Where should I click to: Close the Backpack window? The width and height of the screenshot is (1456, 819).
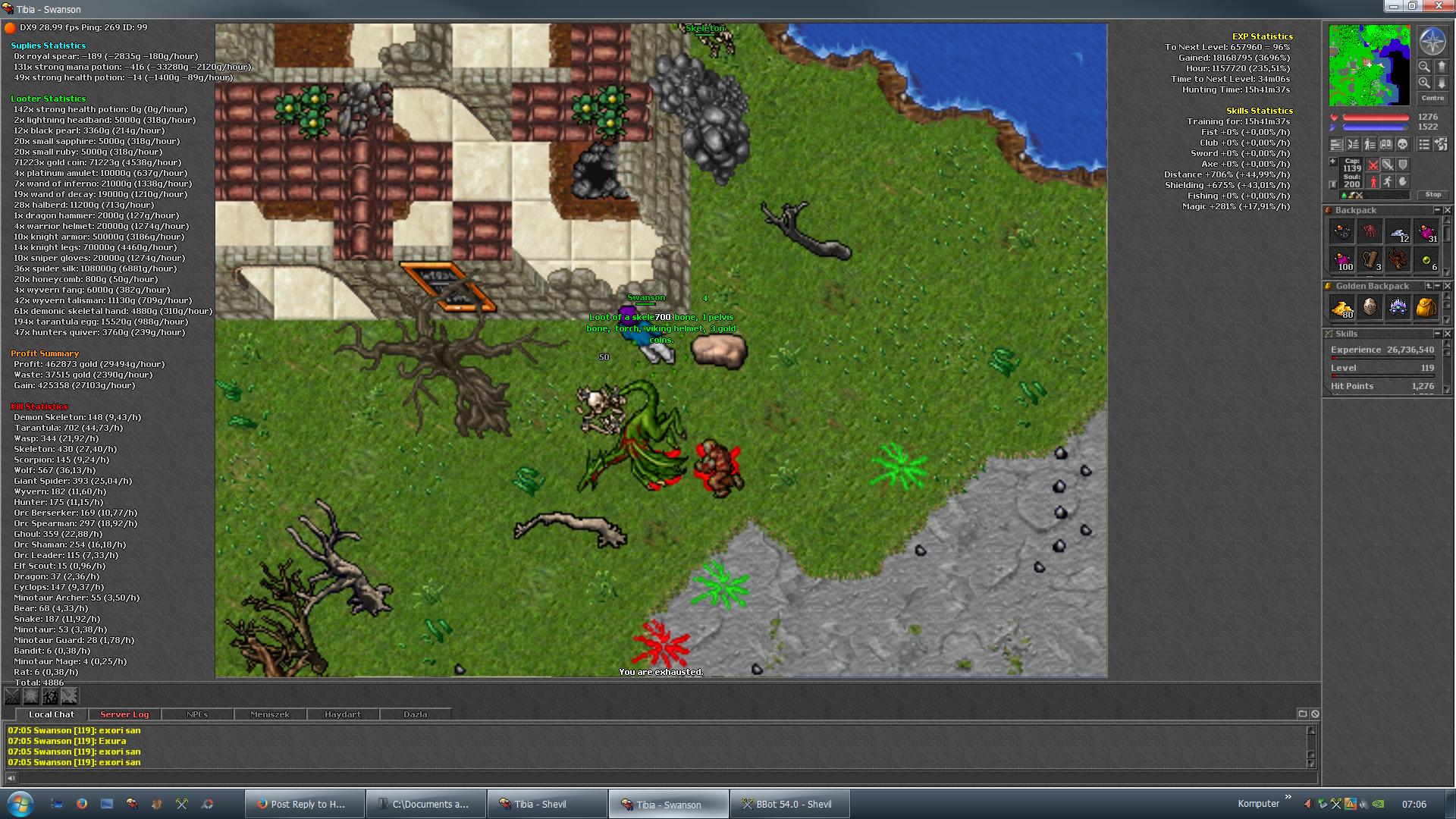[1447, 210]
